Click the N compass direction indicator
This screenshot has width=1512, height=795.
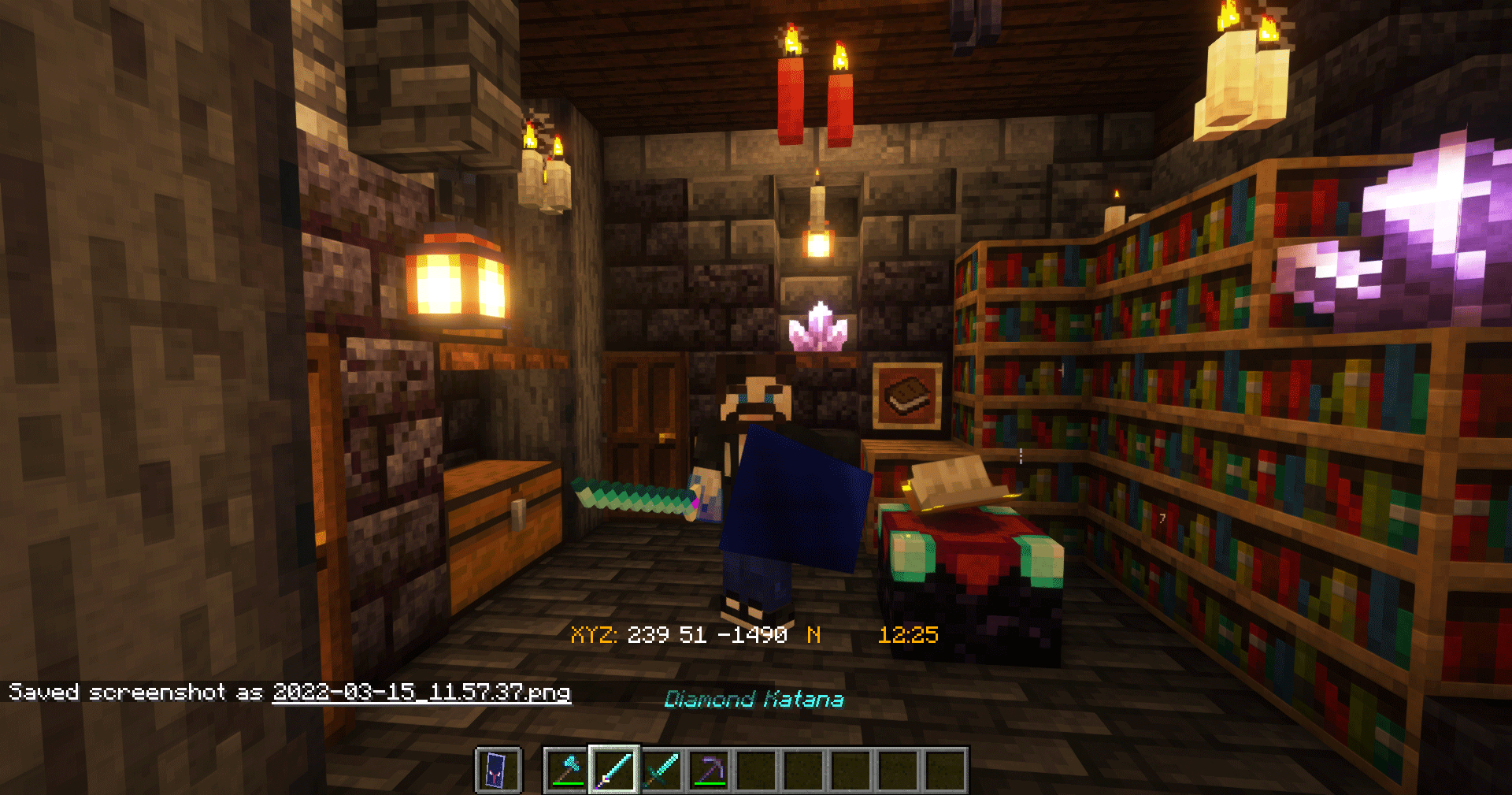(x=815, y=634)
